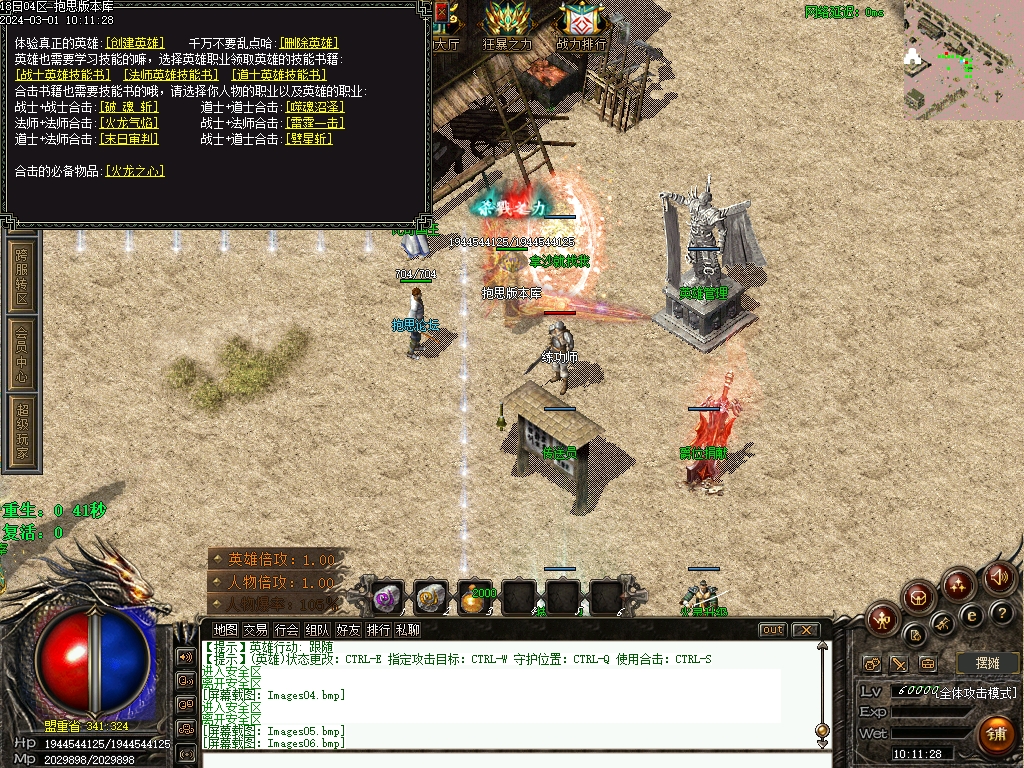Viewport: 1024px width, 768px height.
Task: Switch to the 私聊 chat tab
Action: coord(408,630)
